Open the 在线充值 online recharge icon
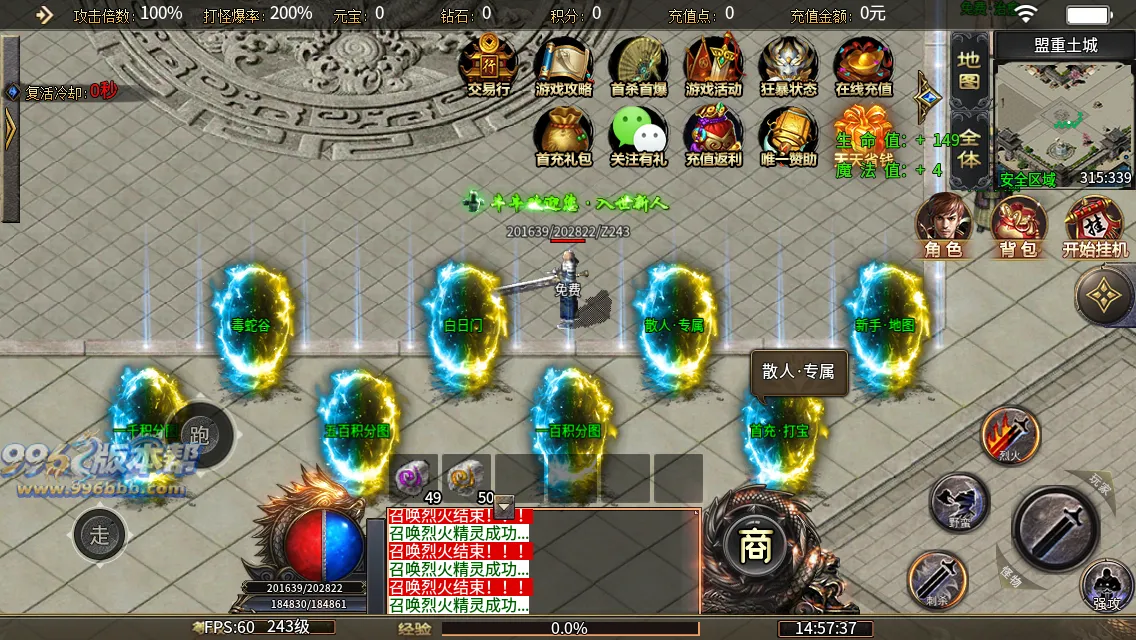This screenshot has width=1136, height=640. coord(863,62)
